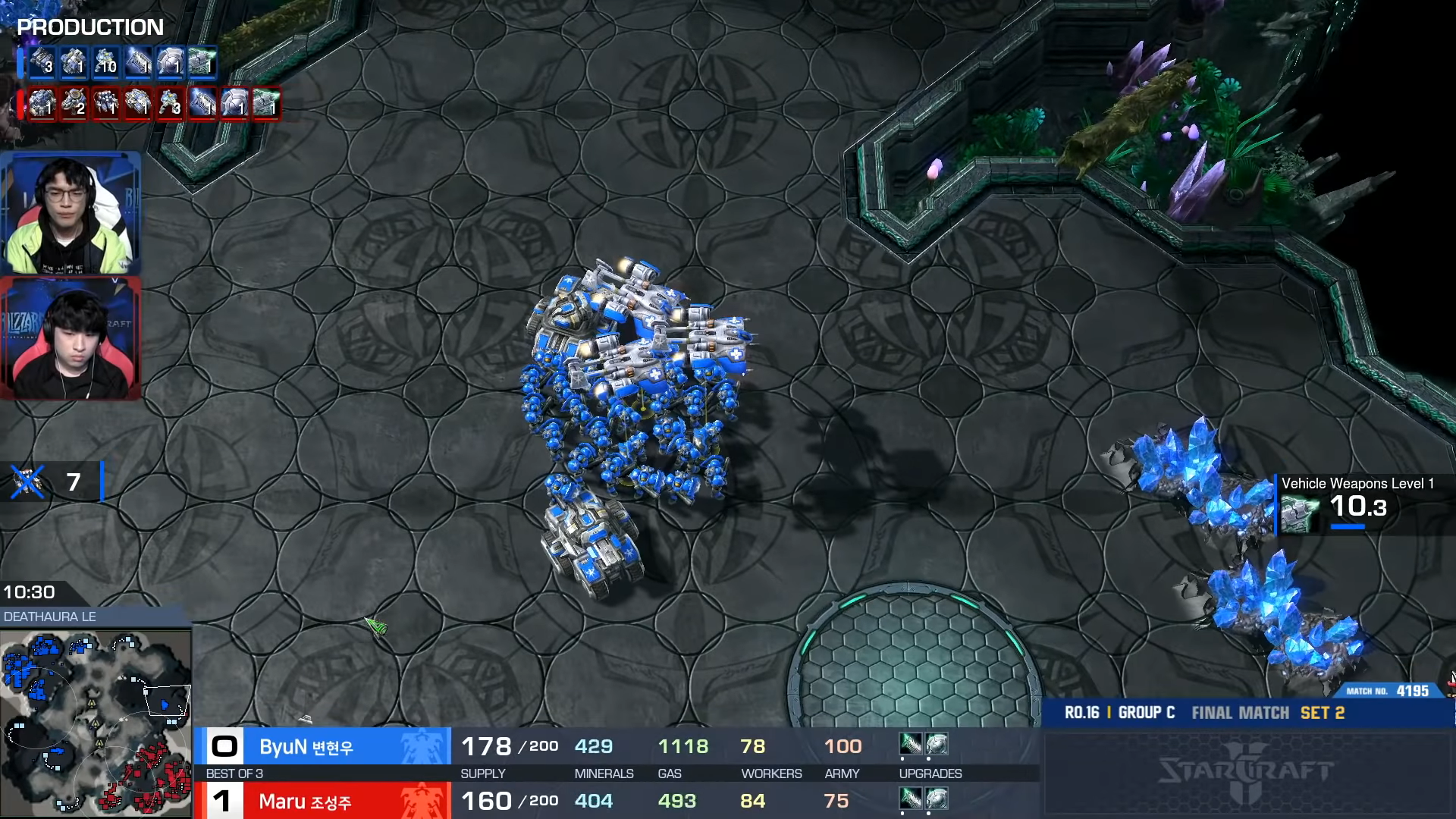Click Maru's missile turret production icon showing 2
The height and width of the screenshot is (819, 1456).
pyautogui.click(x=74, y=103)
